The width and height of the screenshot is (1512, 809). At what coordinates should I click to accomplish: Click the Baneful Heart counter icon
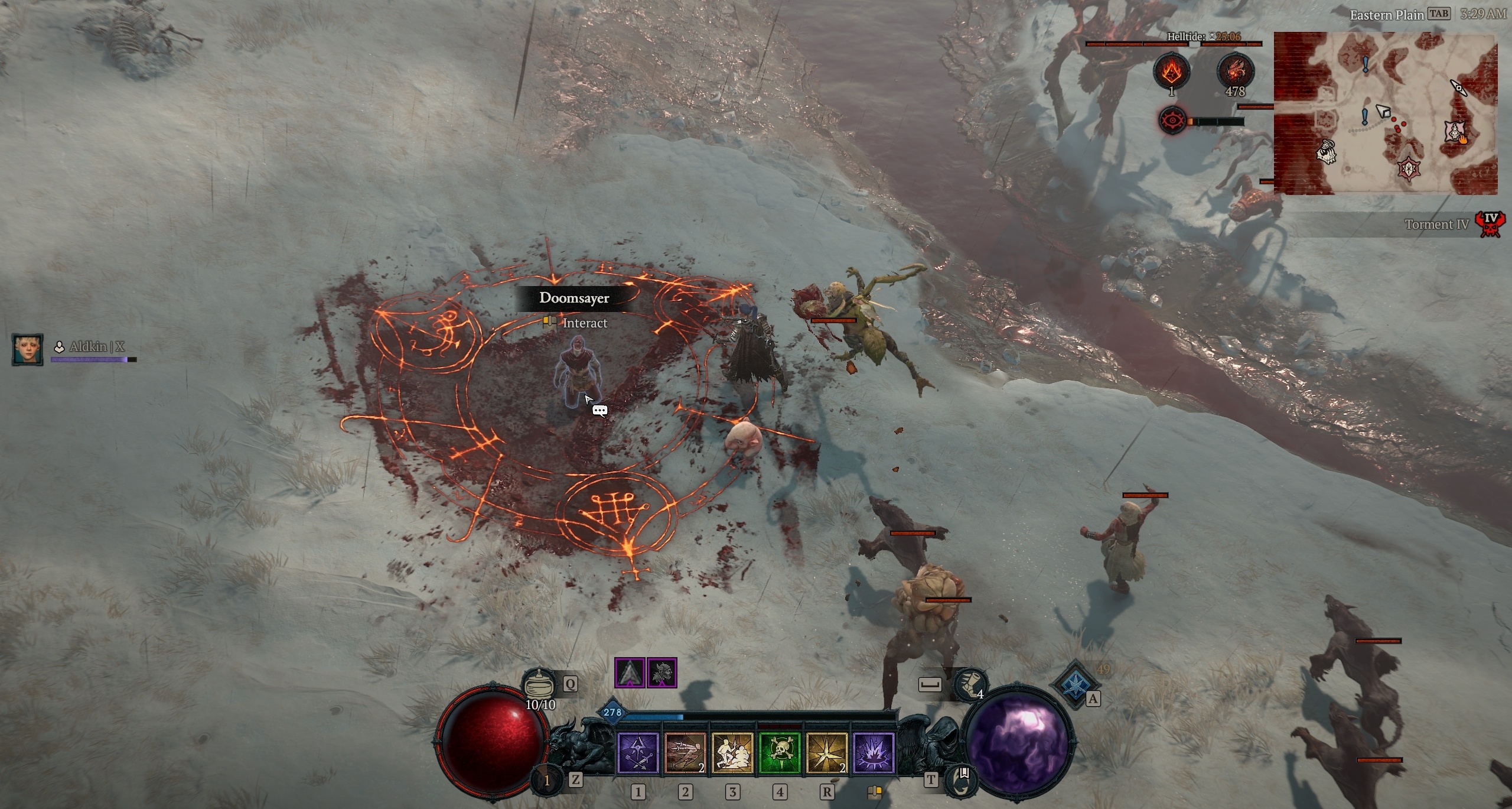pos(1235,71)
